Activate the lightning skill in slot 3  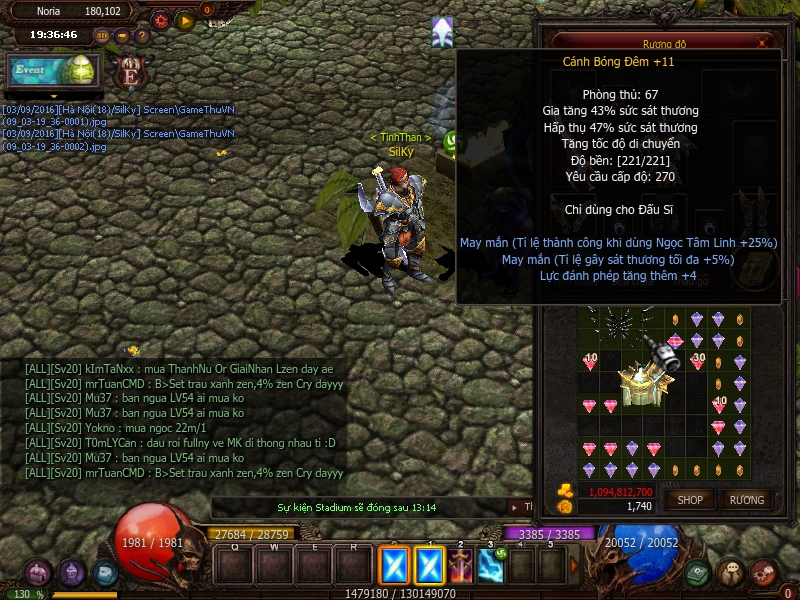point(491,566)
